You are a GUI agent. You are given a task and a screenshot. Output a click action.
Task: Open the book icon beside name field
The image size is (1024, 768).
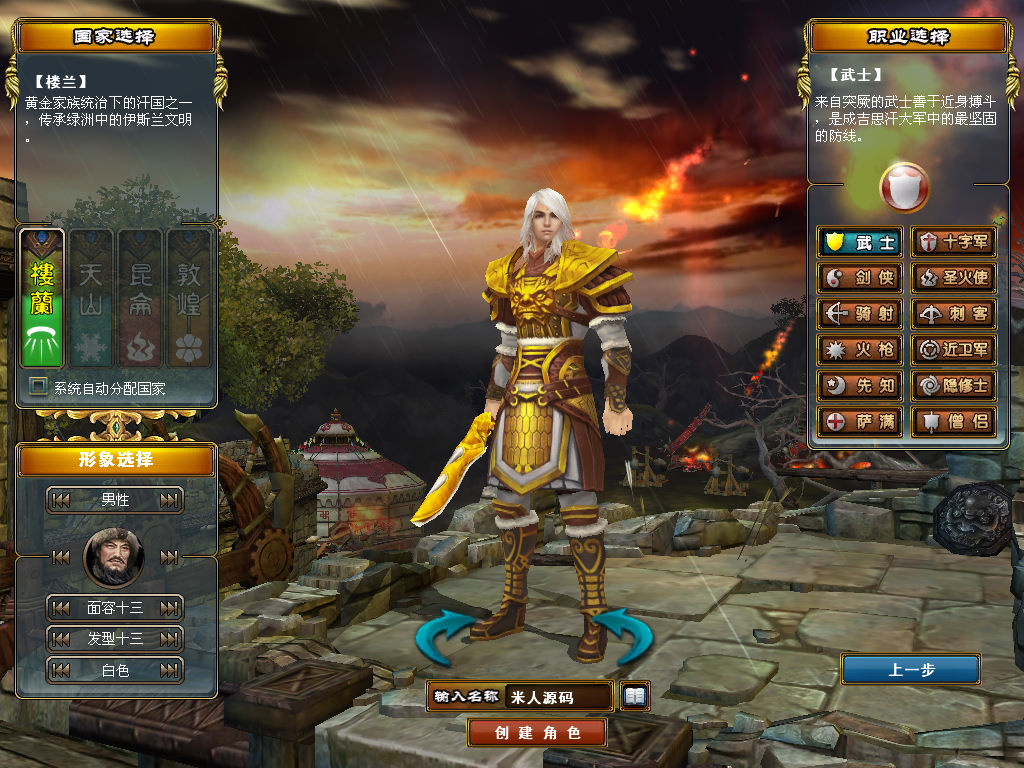pos(634,695)
